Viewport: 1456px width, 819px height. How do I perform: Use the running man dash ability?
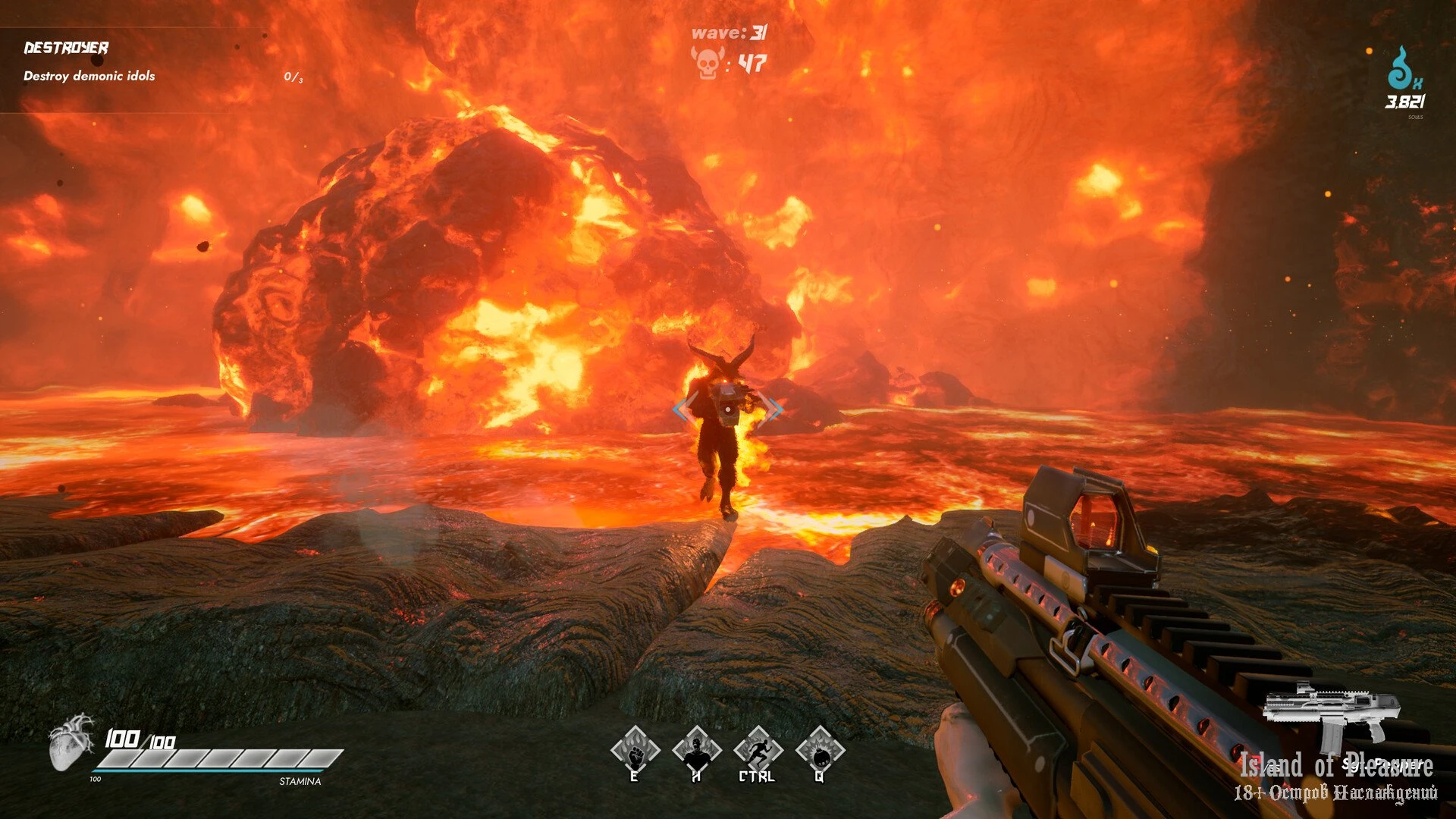coord(758,751)
